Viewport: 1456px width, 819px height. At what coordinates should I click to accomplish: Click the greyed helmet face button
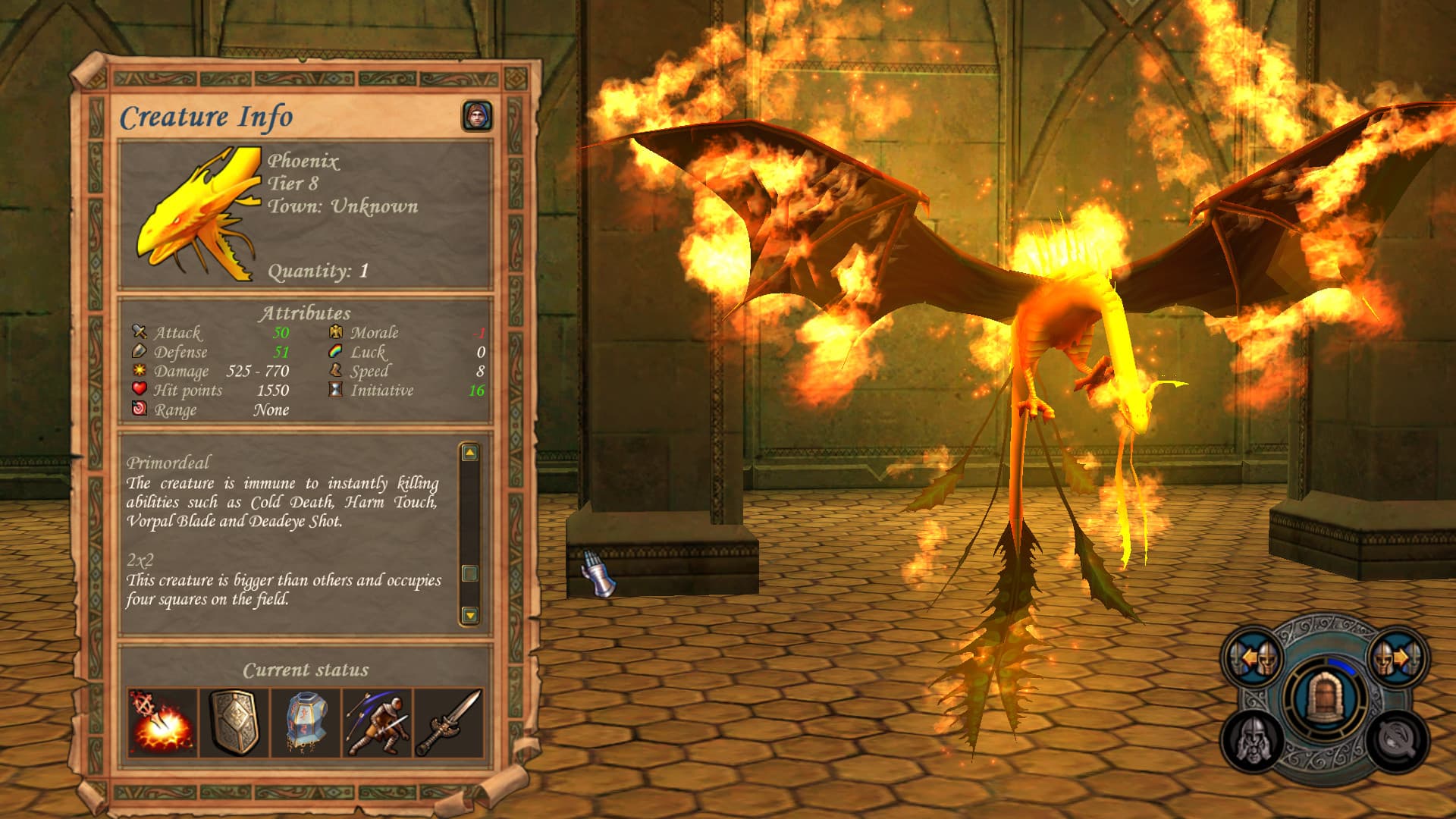1253,739
